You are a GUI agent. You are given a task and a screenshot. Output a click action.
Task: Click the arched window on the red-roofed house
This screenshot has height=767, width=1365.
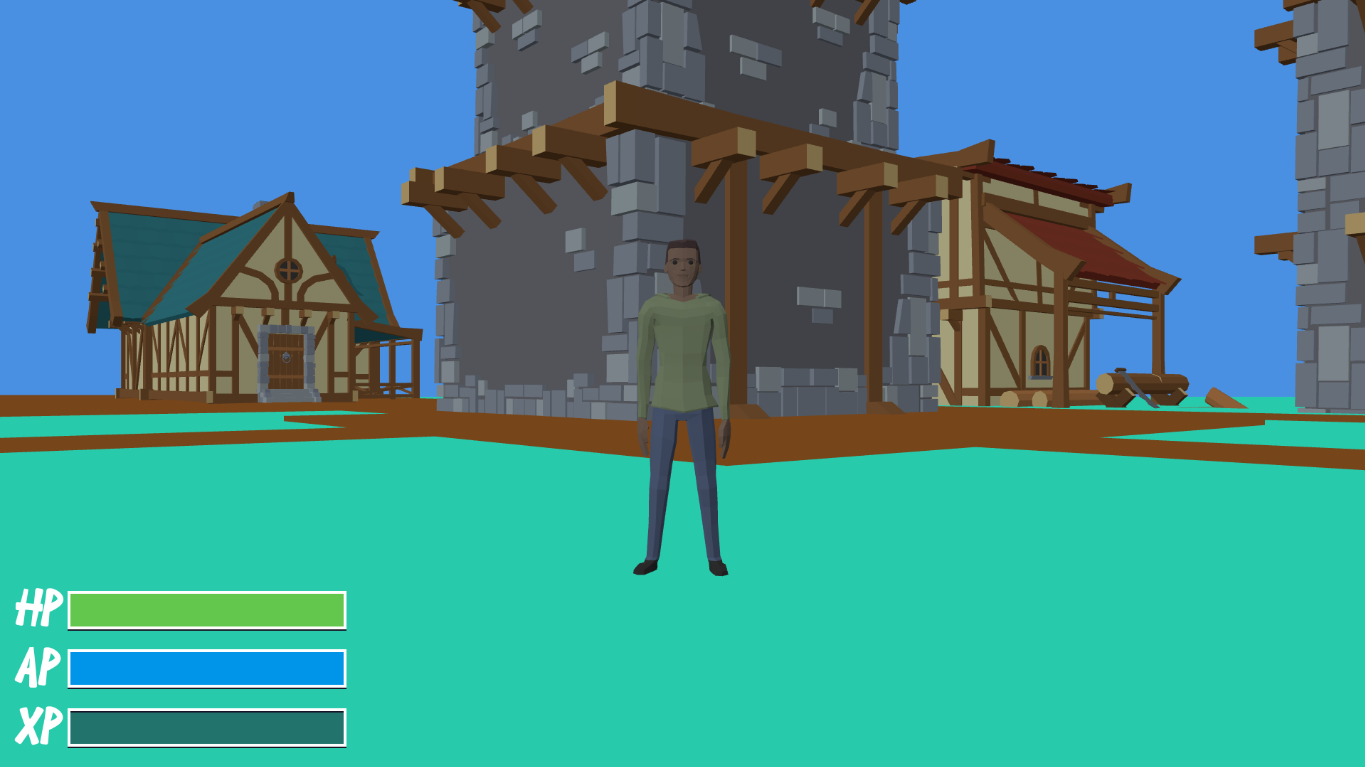tap(1039, 360)
